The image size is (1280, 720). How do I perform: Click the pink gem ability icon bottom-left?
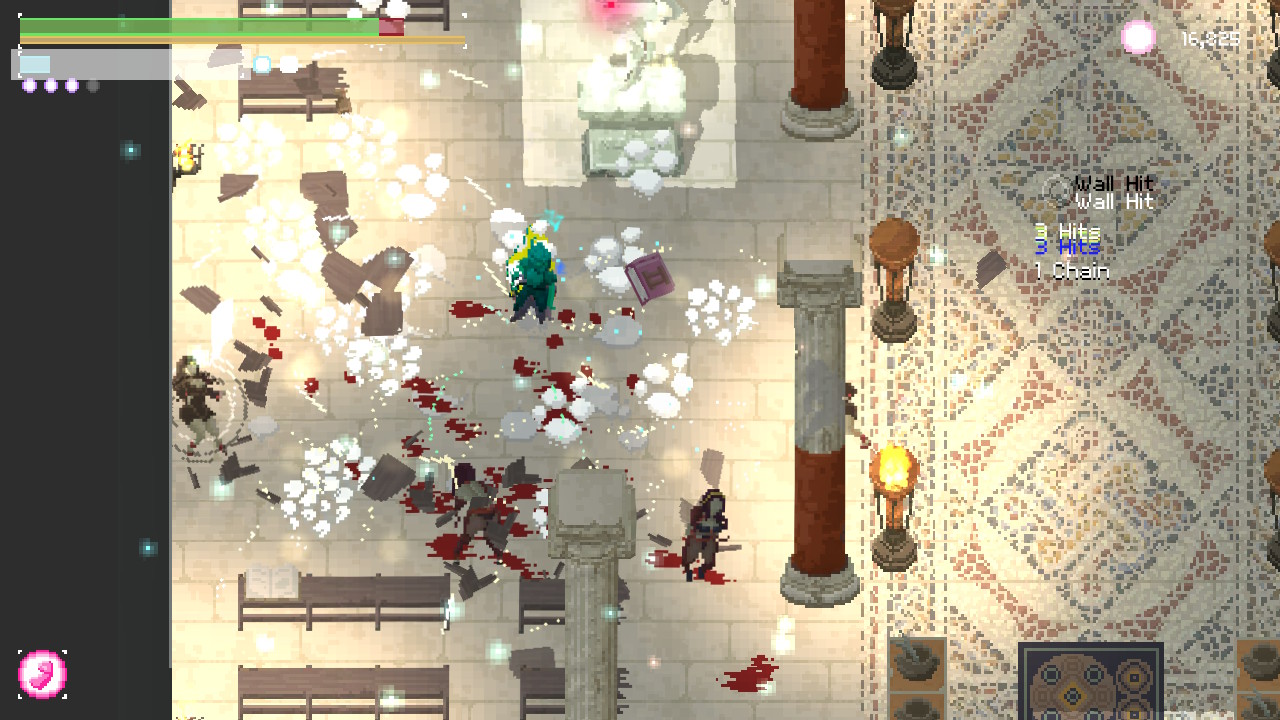click(x=42, y=674)
